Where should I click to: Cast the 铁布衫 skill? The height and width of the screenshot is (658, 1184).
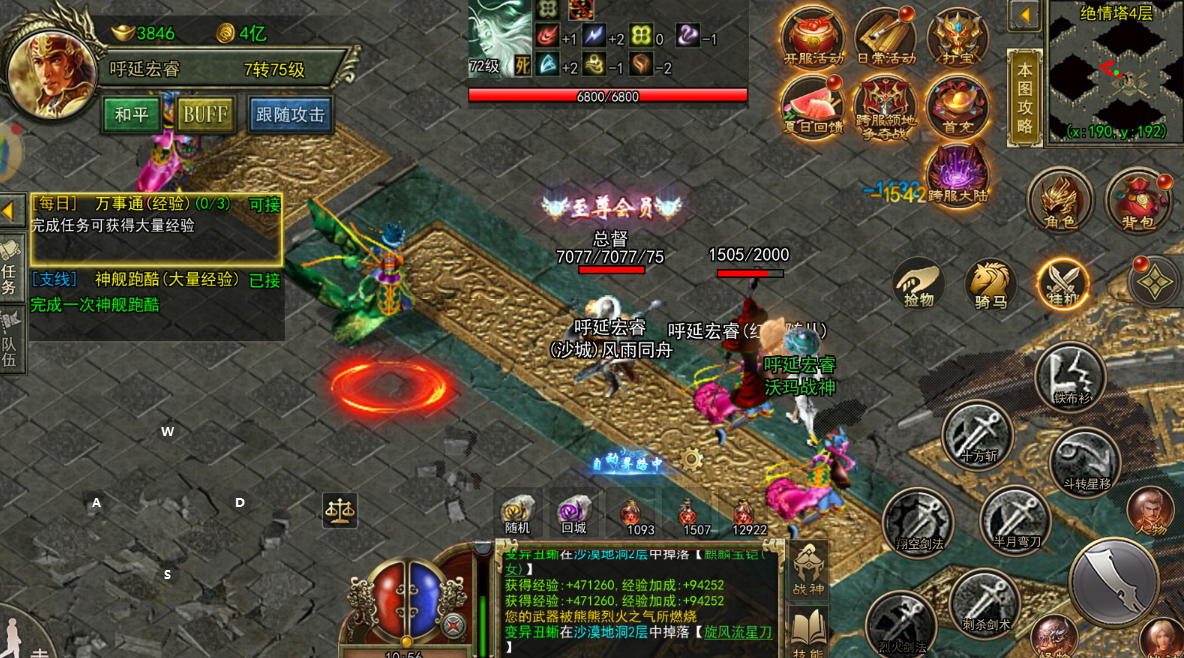click(1069, 377)
